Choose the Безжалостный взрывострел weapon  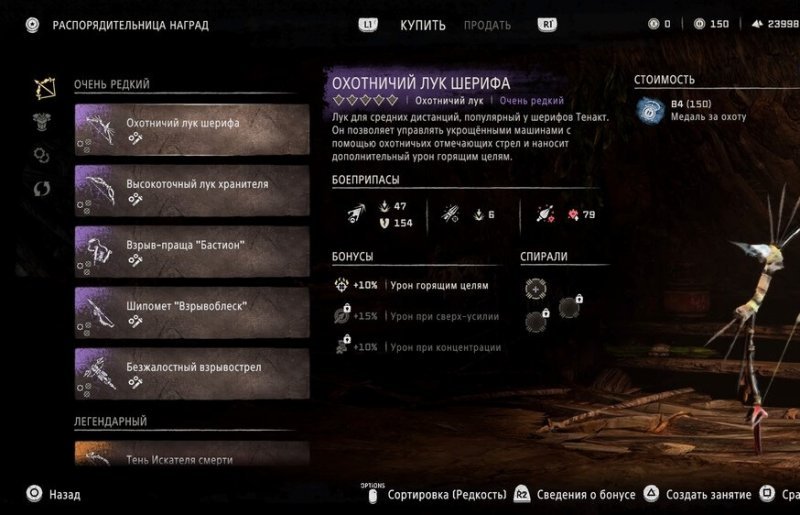[x=191, y=375]
